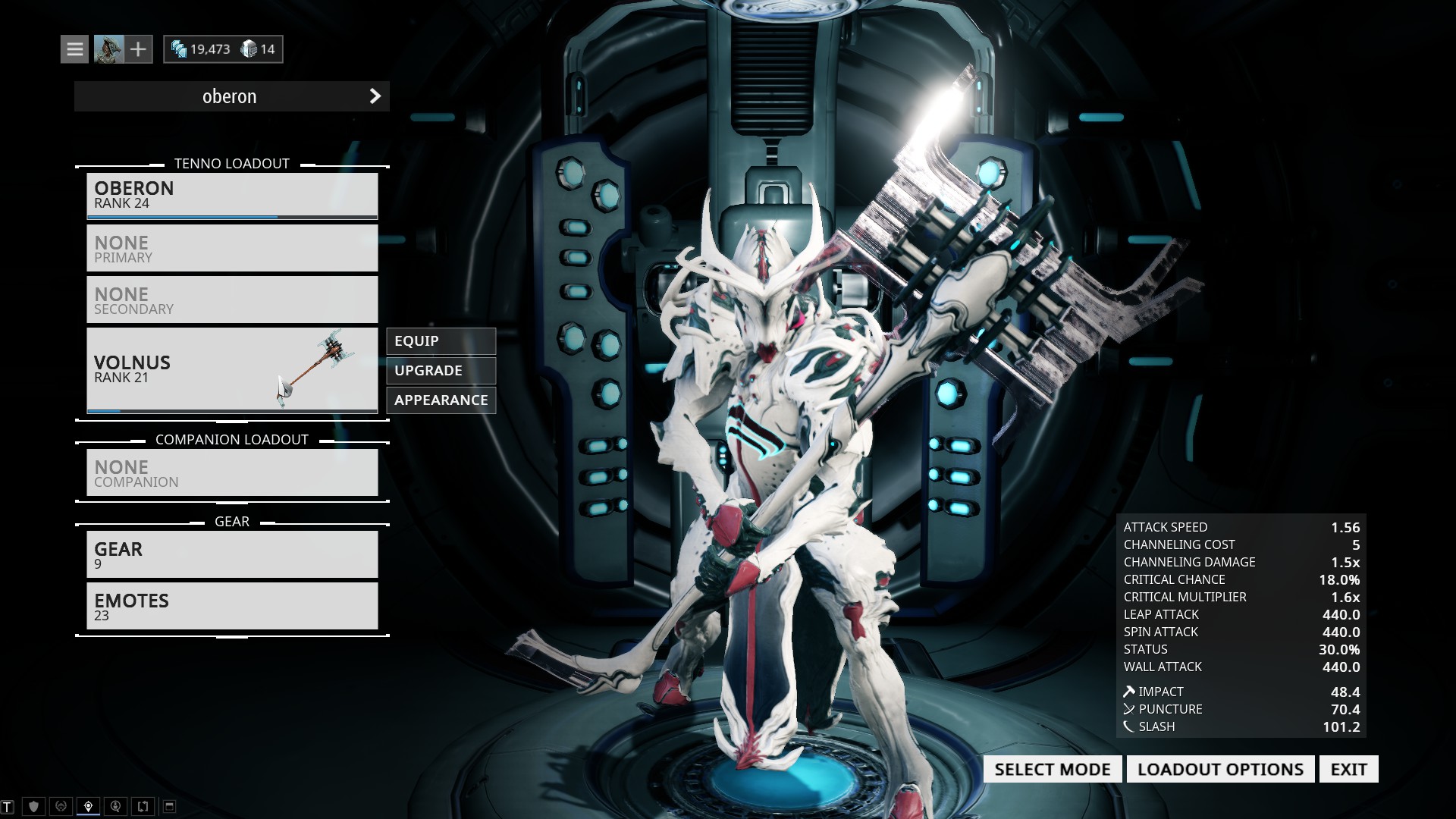This screenshot has height=819, width=1456.
Task: Click Equip for the melee weapon
Action: point(441,341)
